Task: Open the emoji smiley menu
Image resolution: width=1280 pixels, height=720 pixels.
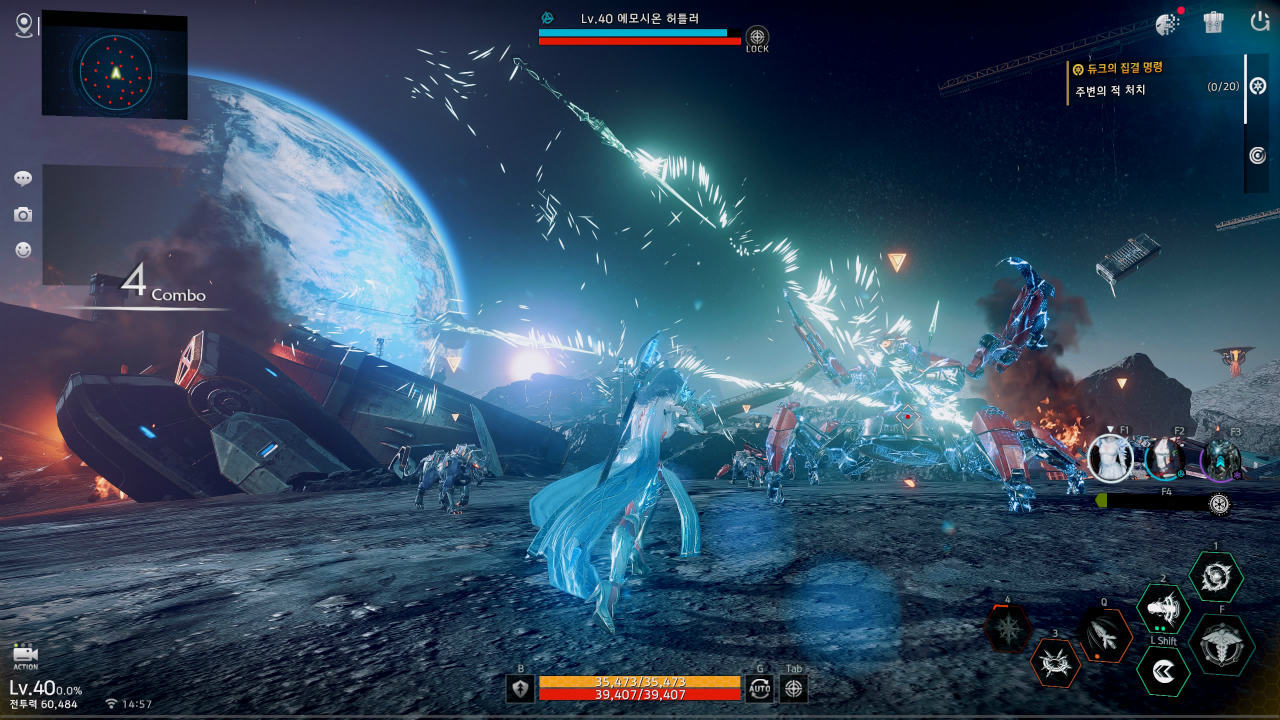Action: [23, 250]
